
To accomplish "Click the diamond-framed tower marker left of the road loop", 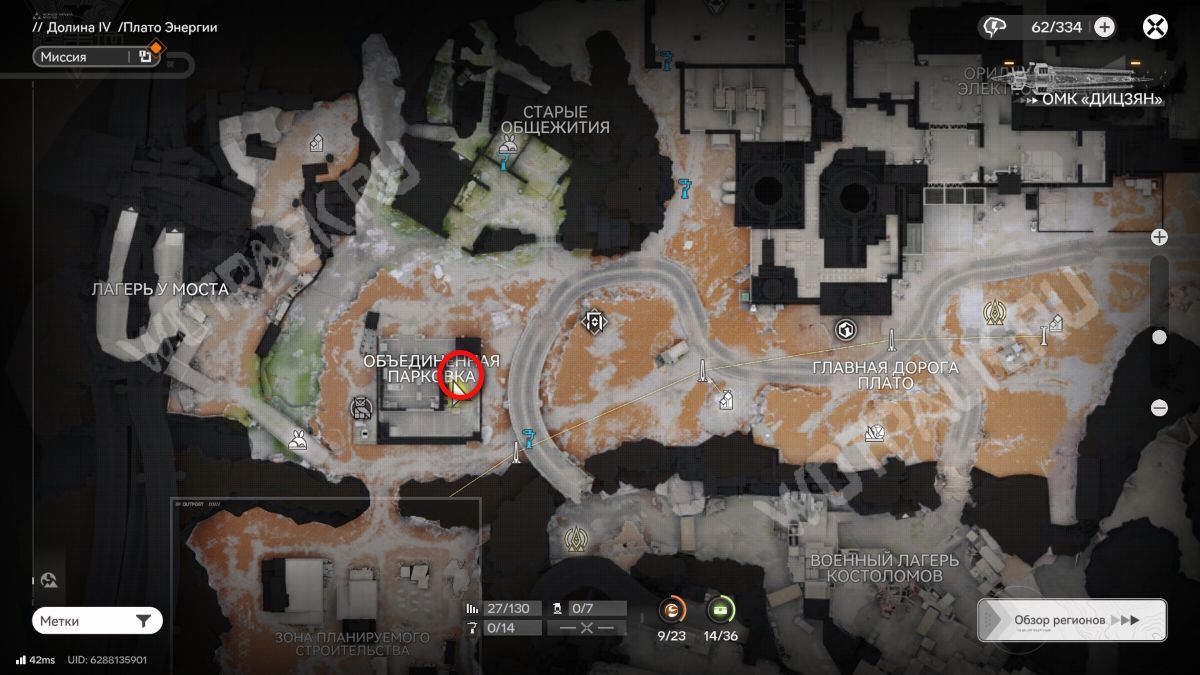I will coord(596,321).
